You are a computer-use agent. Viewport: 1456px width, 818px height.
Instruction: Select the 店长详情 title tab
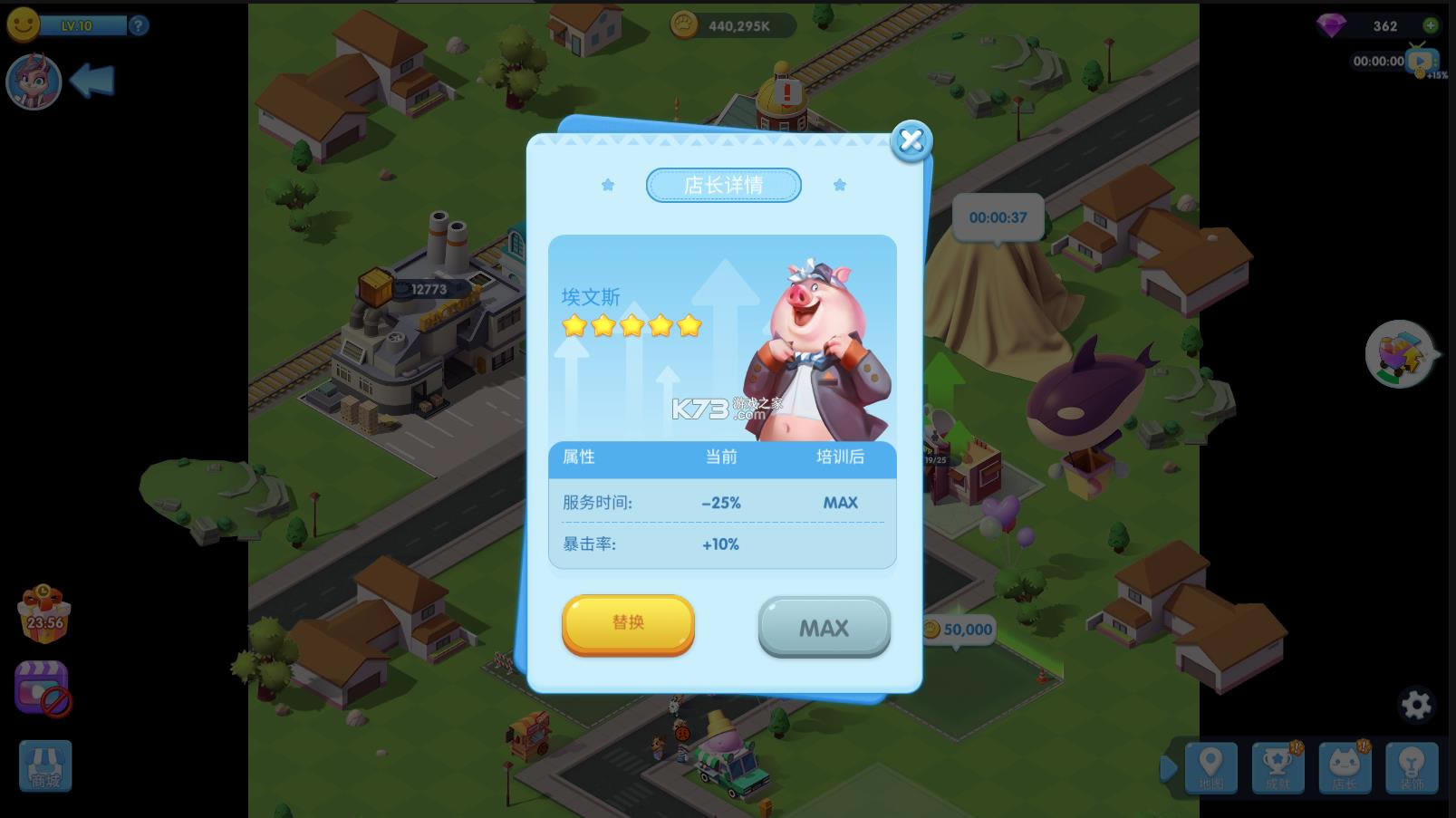pyautogui.click(x=723, y=185)
